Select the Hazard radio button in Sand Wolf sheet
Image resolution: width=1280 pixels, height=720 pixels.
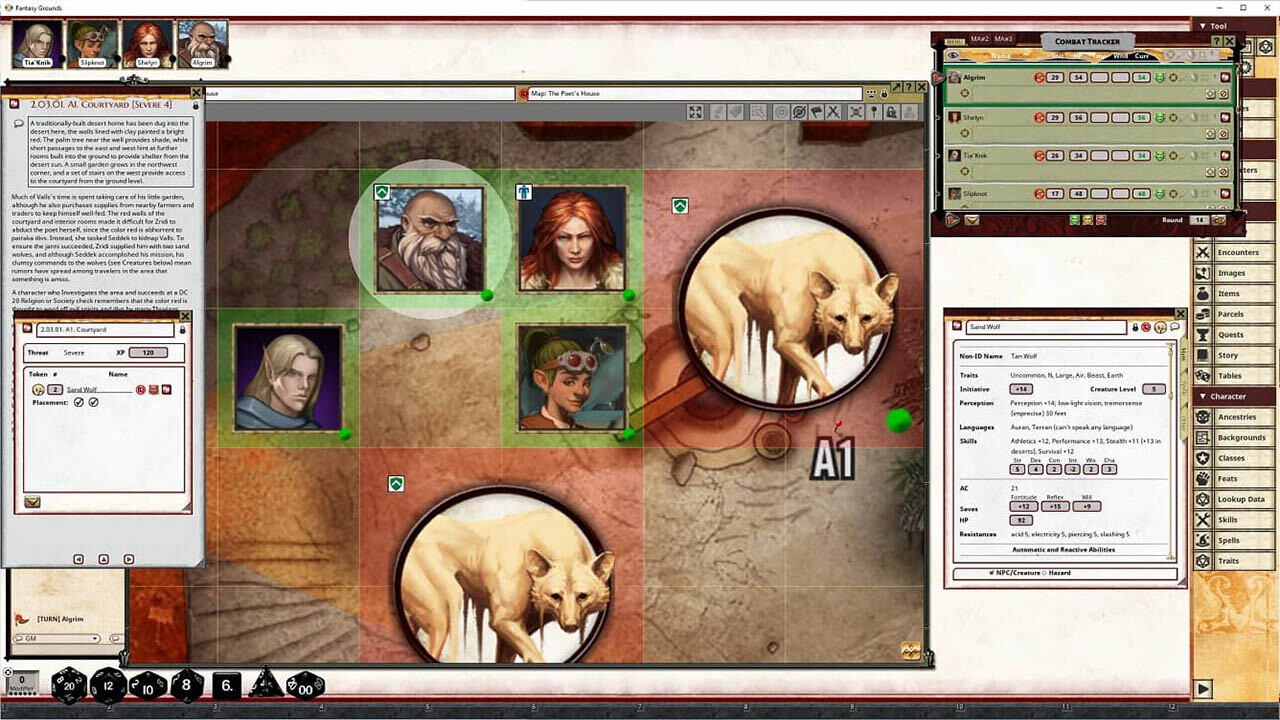1046,572
